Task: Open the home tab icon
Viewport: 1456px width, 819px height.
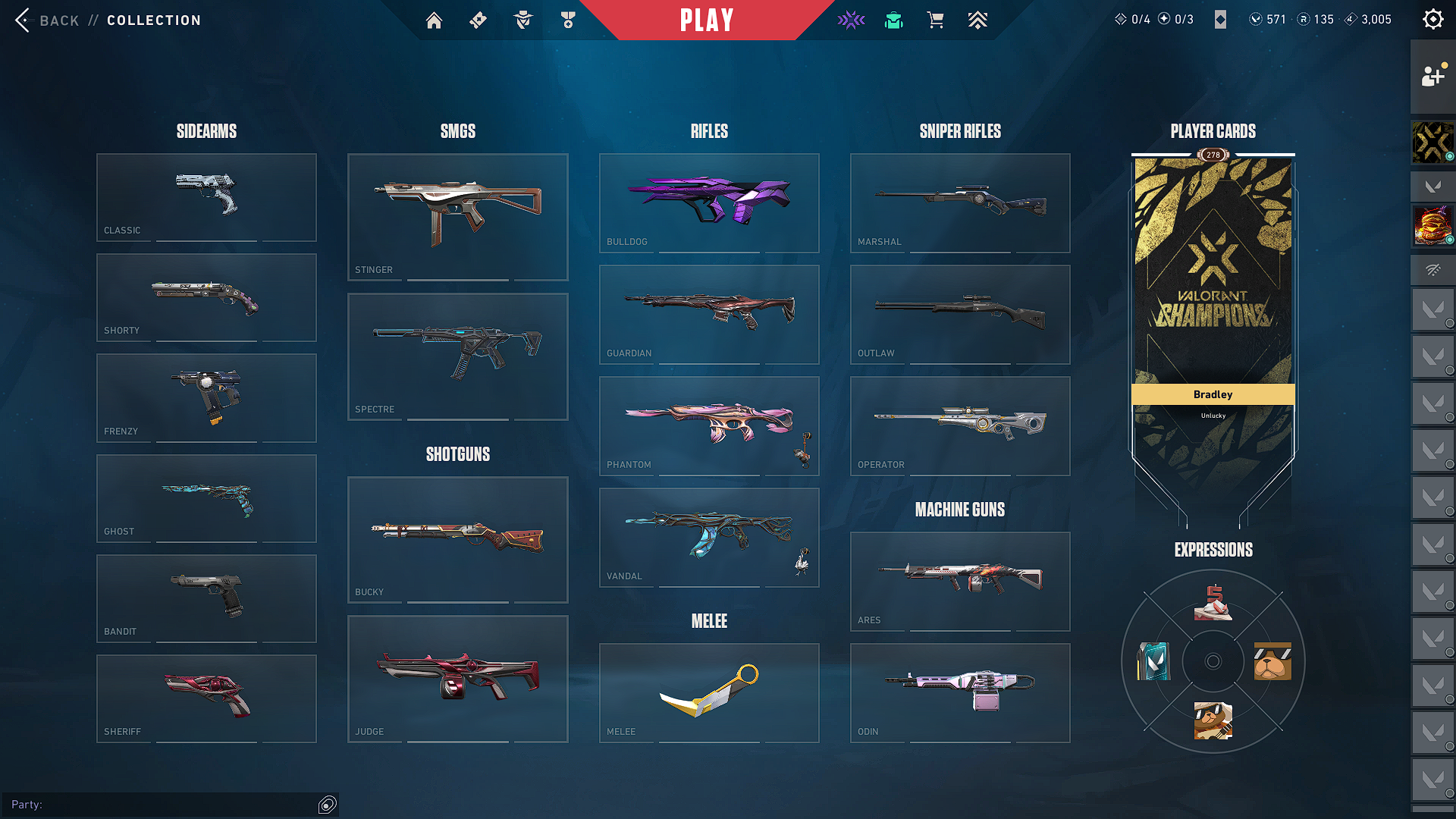Action: [434, 20]
